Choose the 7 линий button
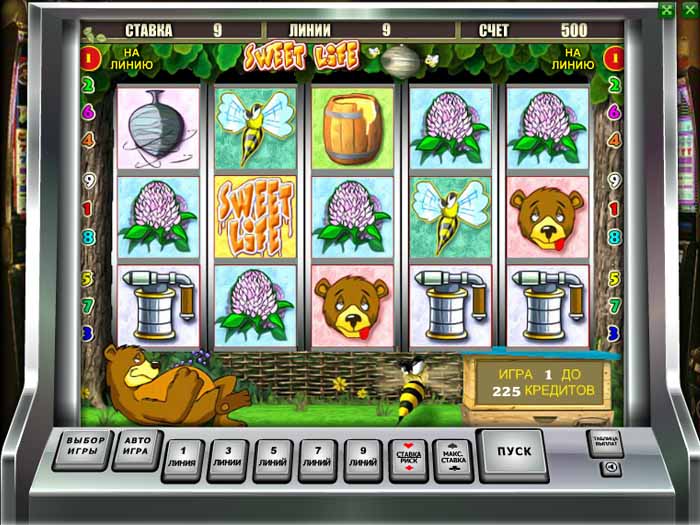Image resolution: width=700 pixels, height=525 pixels. pyautogui.click(x=320, y=458)
